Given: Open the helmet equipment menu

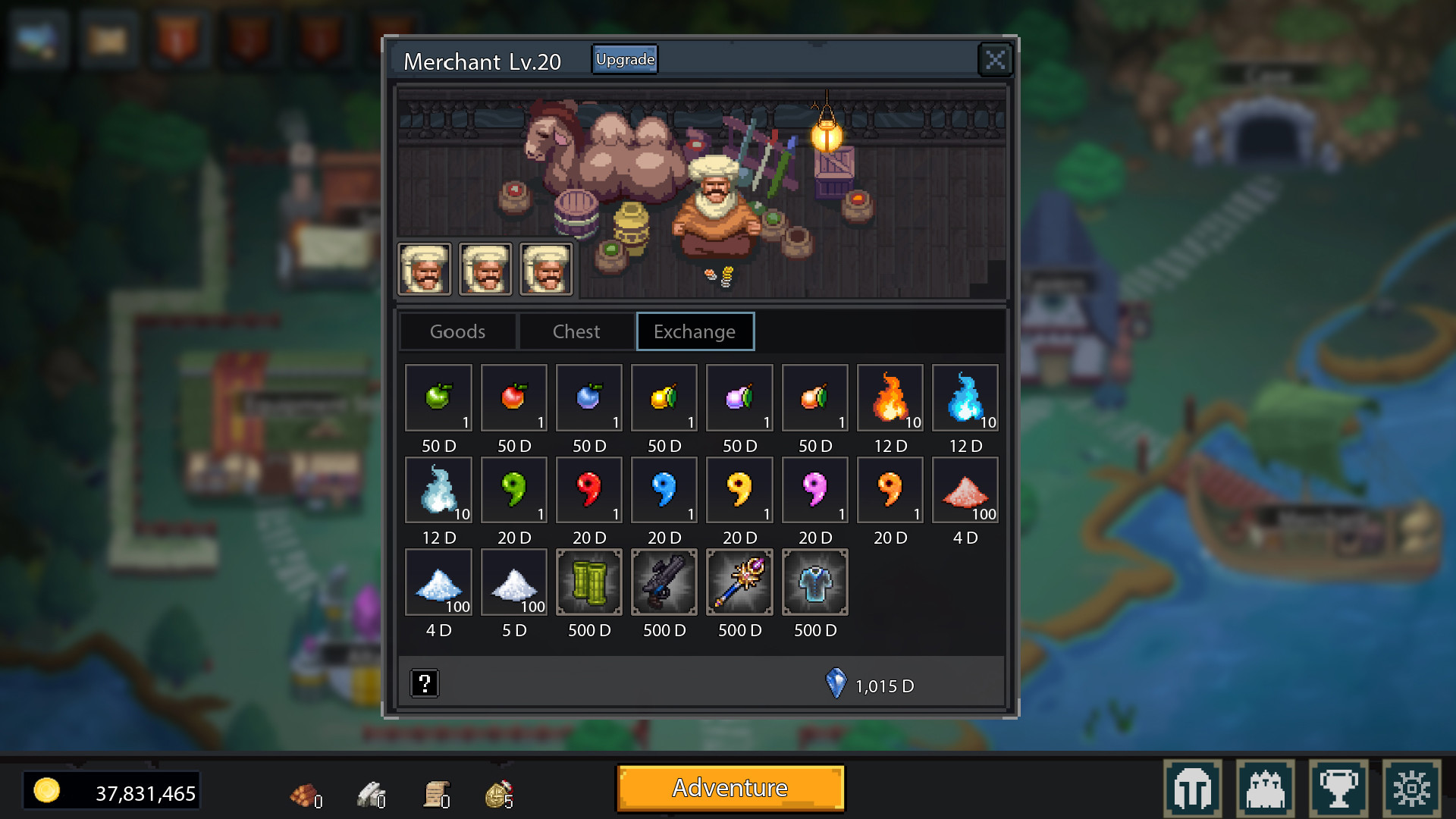Looking at the screenshot, I should [1193, 787].
